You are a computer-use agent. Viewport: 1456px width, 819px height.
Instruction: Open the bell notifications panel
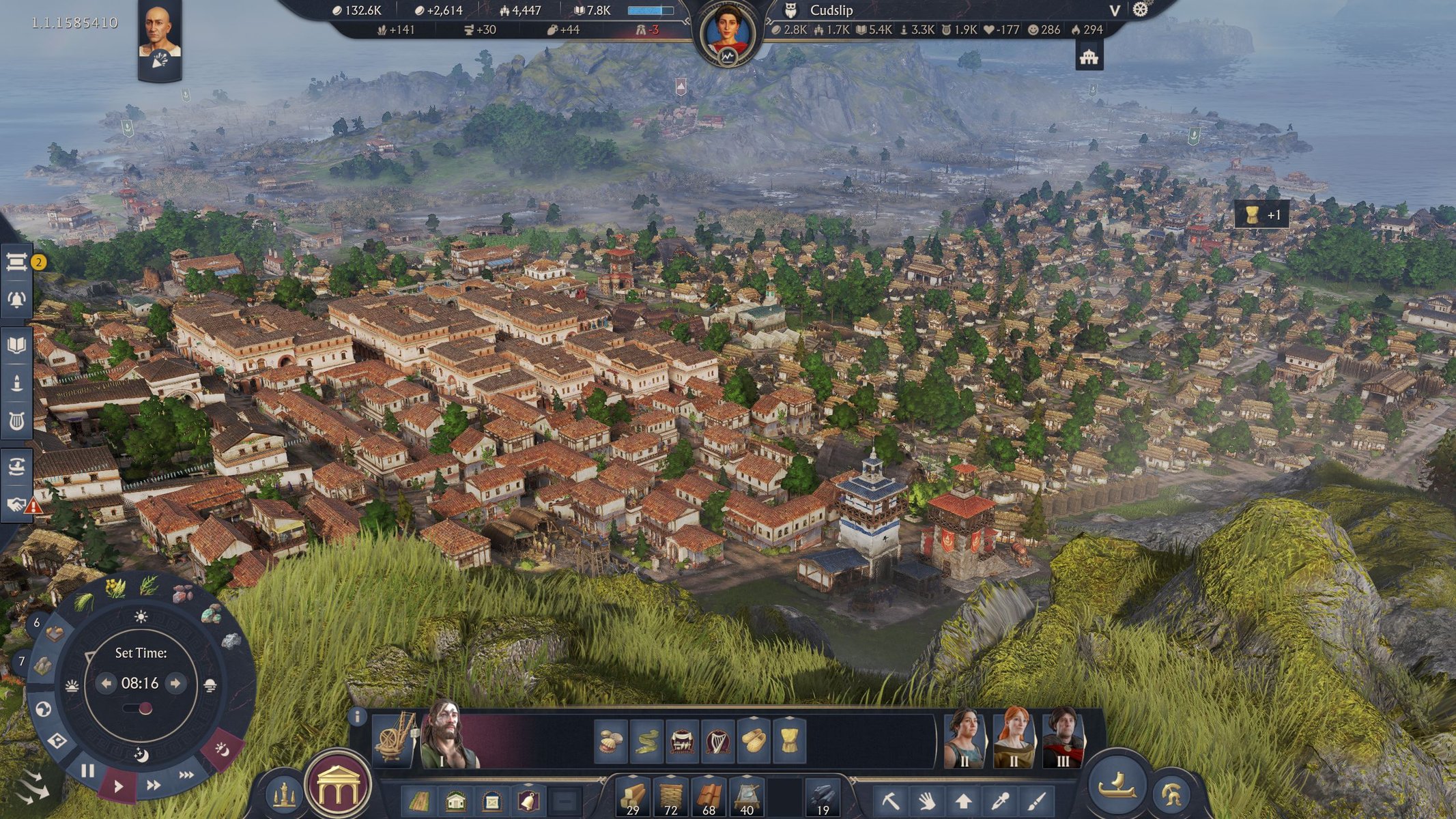point(16,300)
